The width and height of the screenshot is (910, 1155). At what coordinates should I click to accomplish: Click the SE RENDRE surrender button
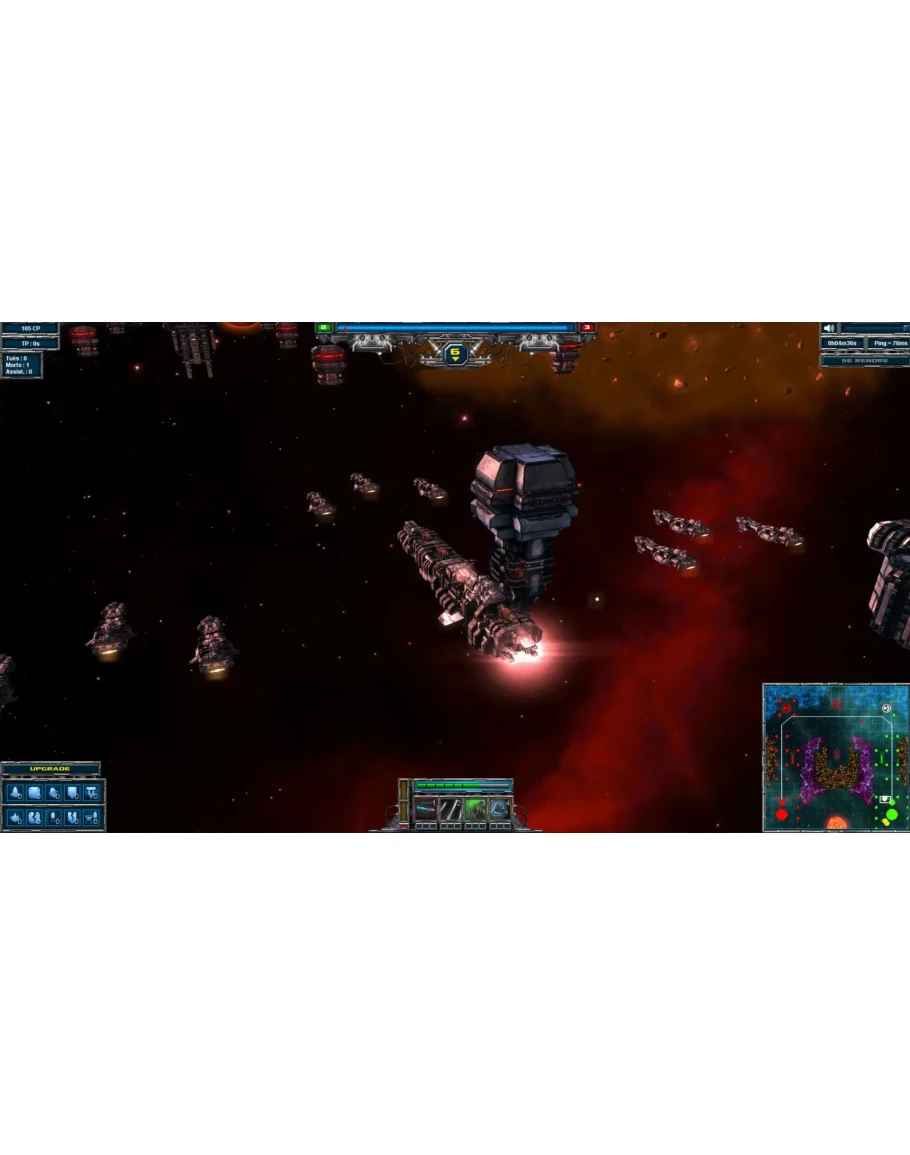865,360
